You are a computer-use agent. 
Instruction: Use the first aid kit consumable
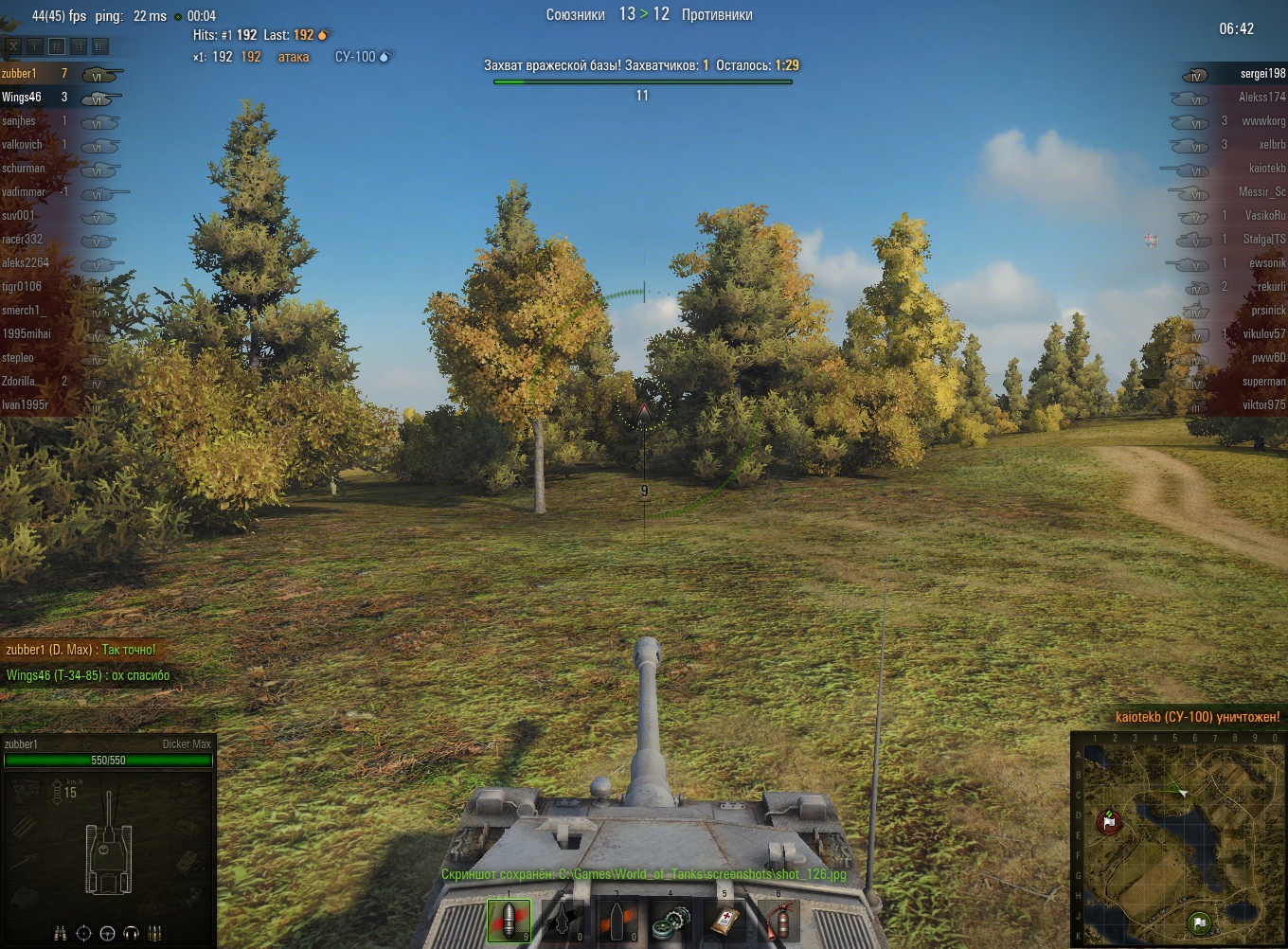click(725, 920)
